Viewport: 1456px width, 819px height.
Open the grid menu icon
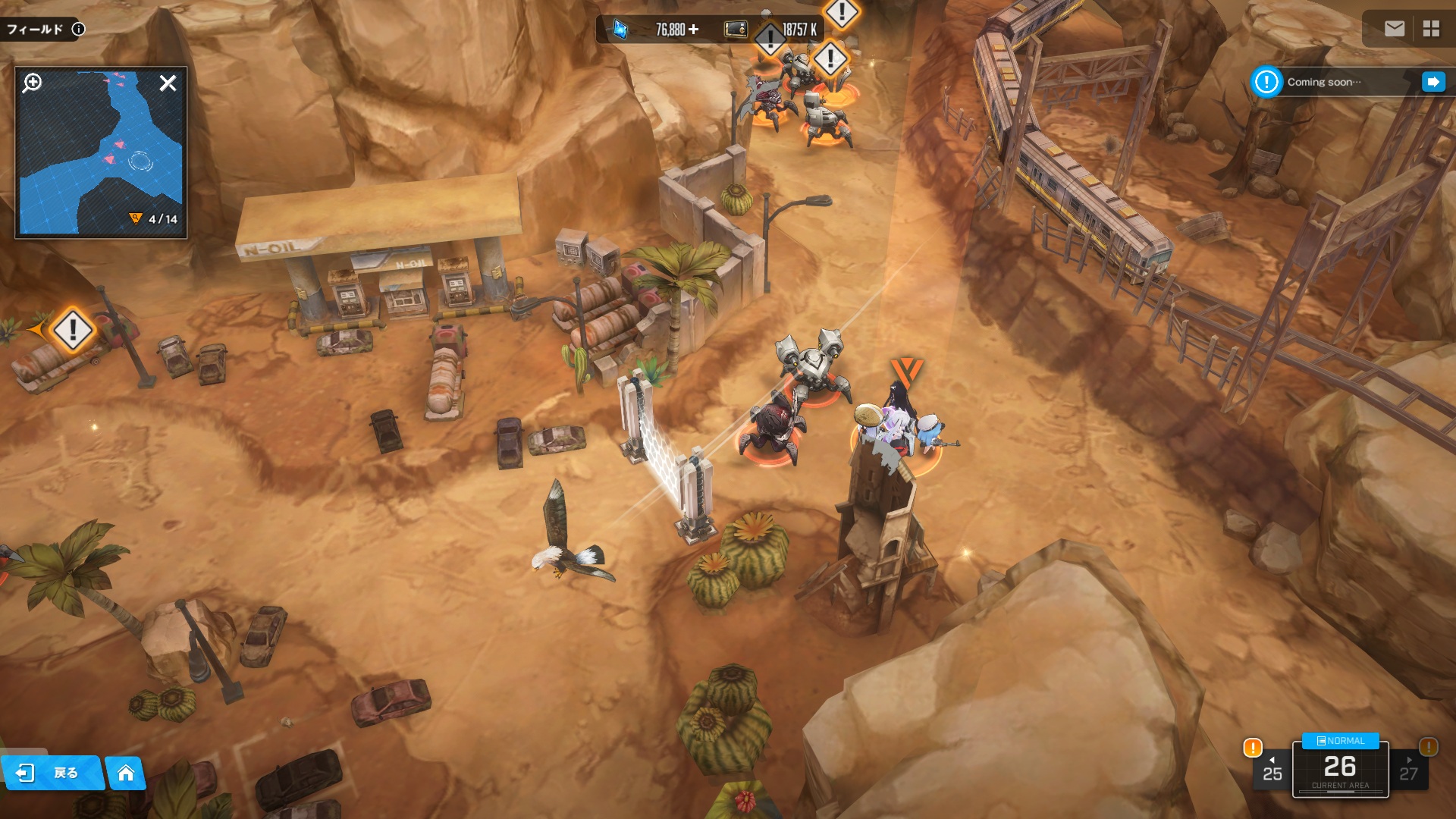[x=1431, y=29]
